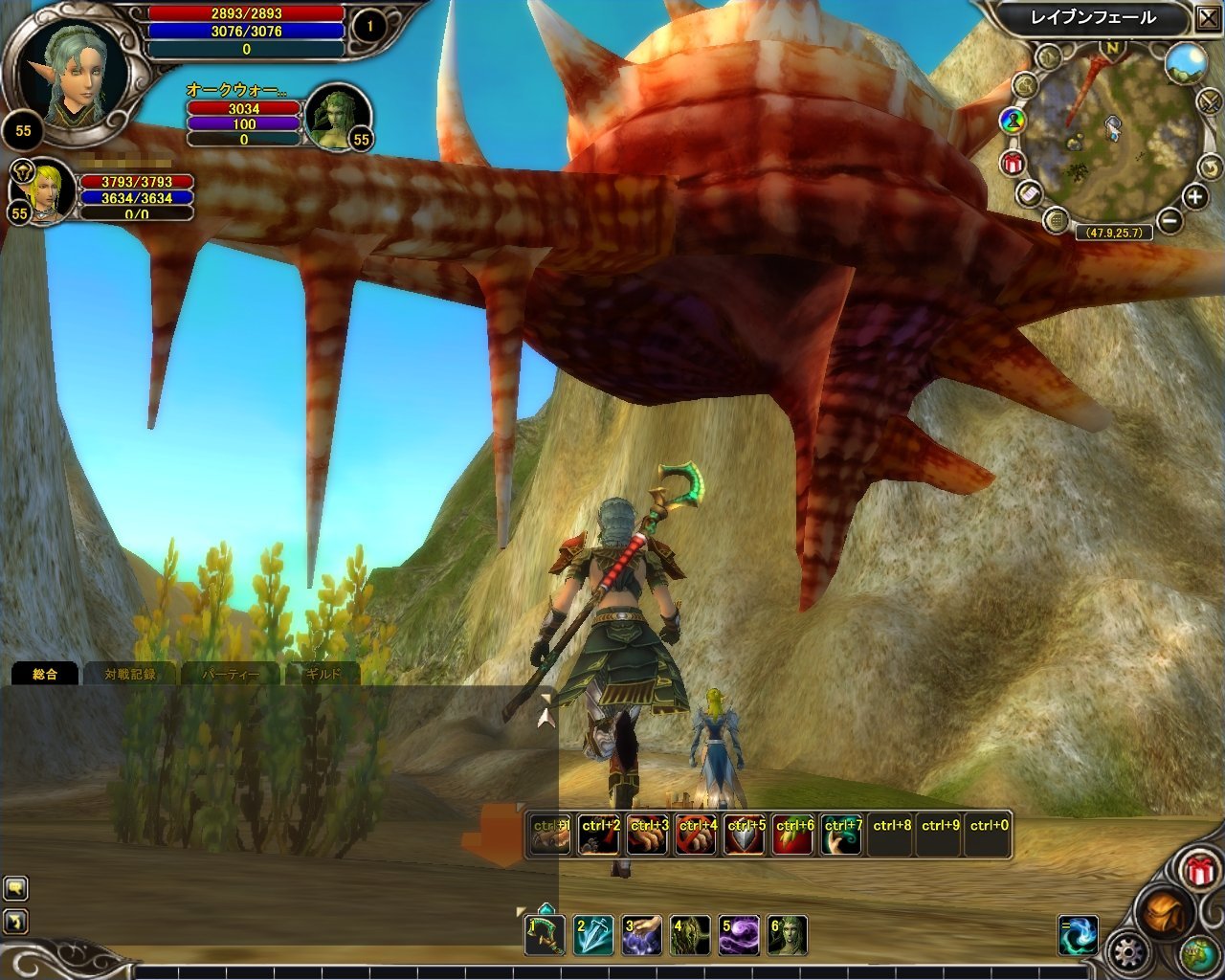This screenshot has width=1225, height=980.
Task: Cast the purple swirl skill in slot 5
Action: (x=739, y=935)
